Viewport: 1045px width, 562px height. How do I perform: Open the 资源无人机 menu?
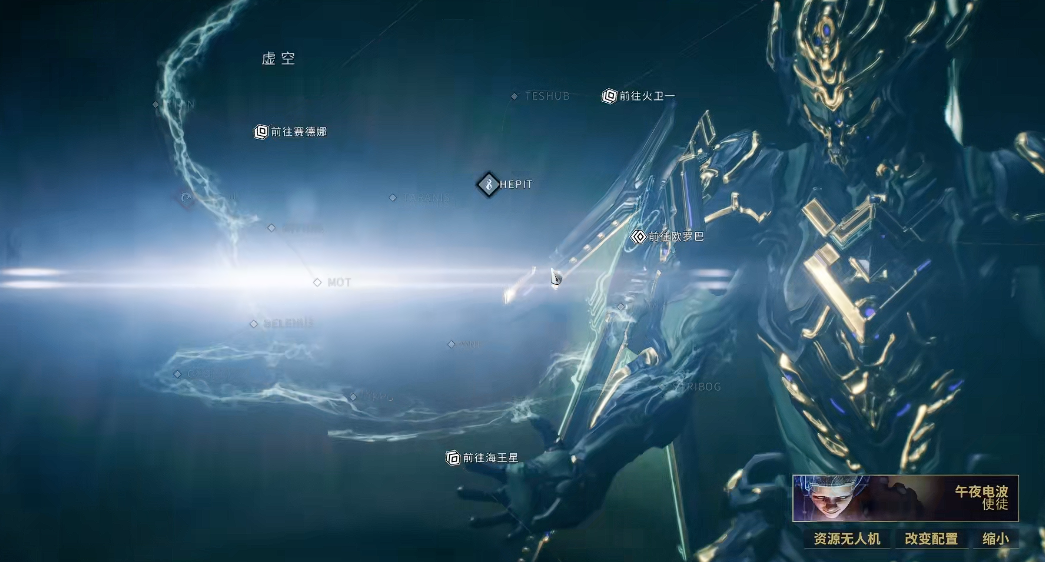click(846, 538)
